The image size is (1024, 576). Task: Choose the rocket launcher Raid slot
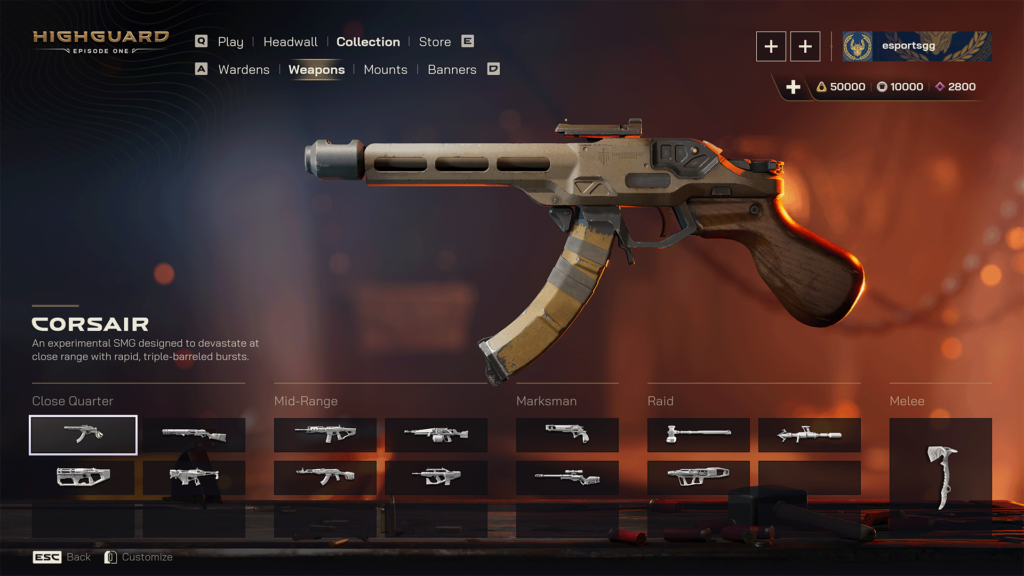coord(809,435)
